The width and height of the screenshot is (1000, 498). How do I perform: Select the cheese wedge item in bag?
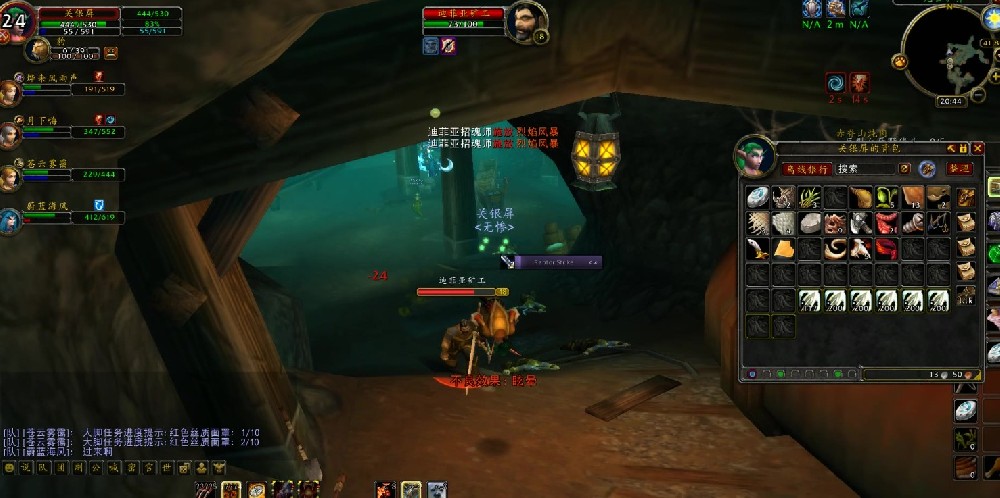(783, 248)
